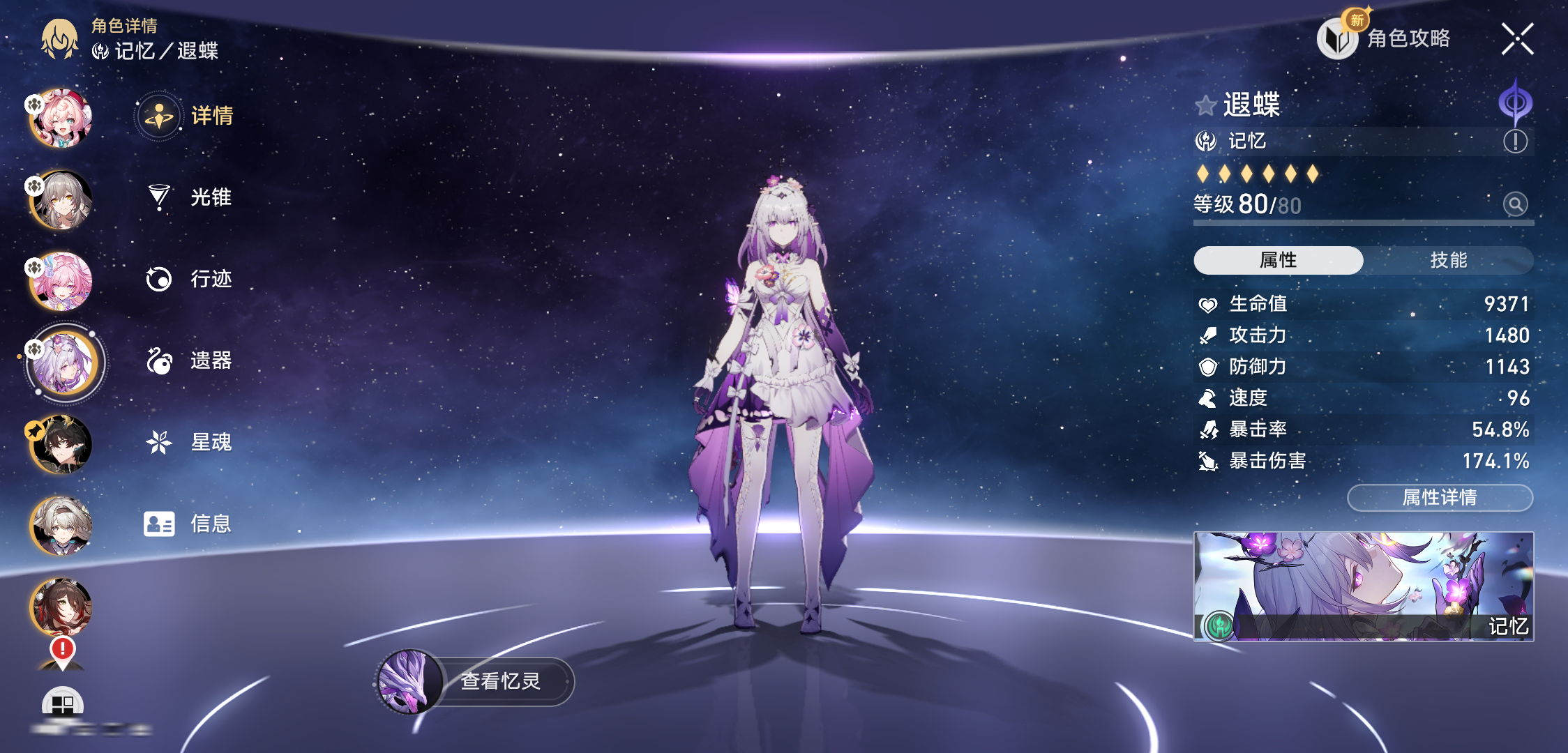Switch to the 属性 stats tab
The height and width of the screenshot is (753, 1568).
point(1278,260)
